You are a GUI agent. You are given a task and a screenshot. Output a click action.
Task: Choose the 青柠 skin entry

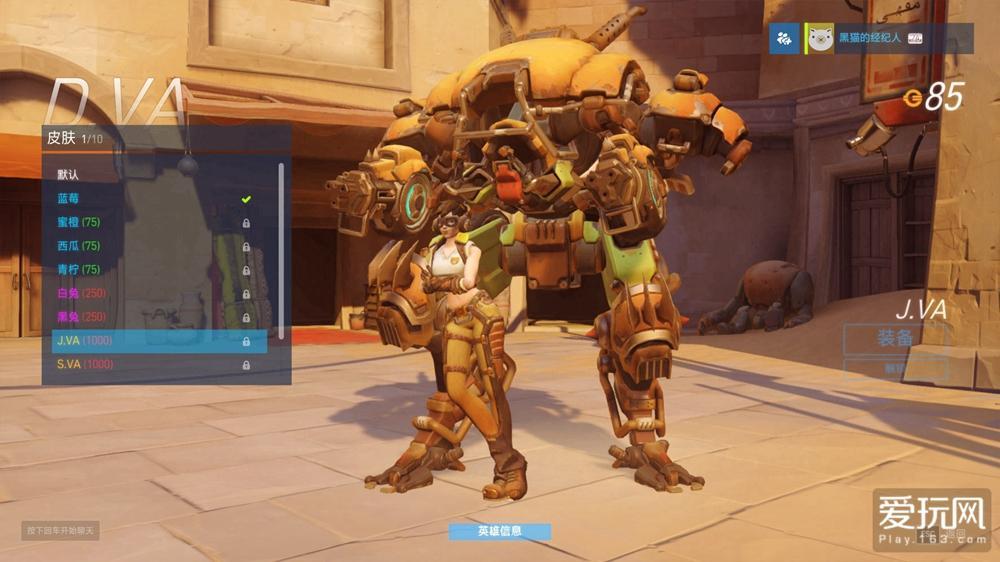(x=150, y=270)
